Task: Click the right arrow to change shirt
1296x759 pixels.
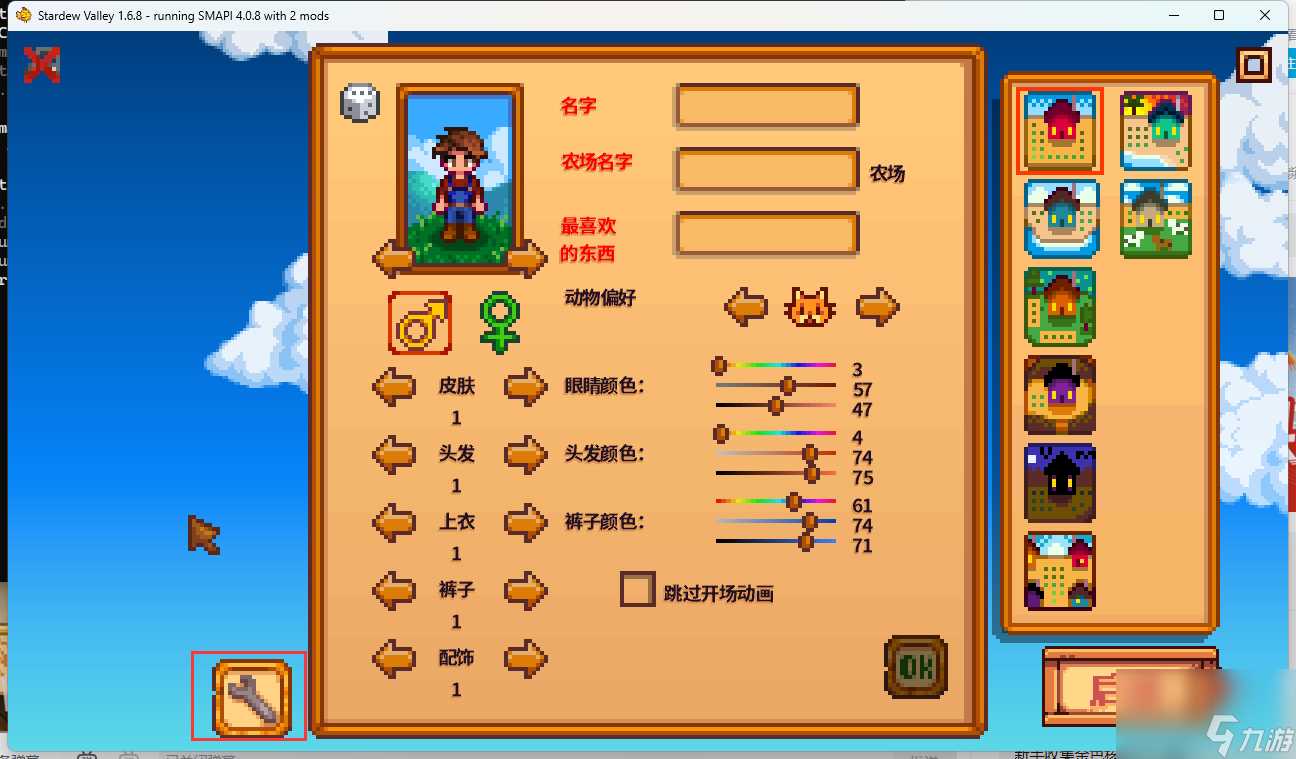Action: [x=525, y=522]
